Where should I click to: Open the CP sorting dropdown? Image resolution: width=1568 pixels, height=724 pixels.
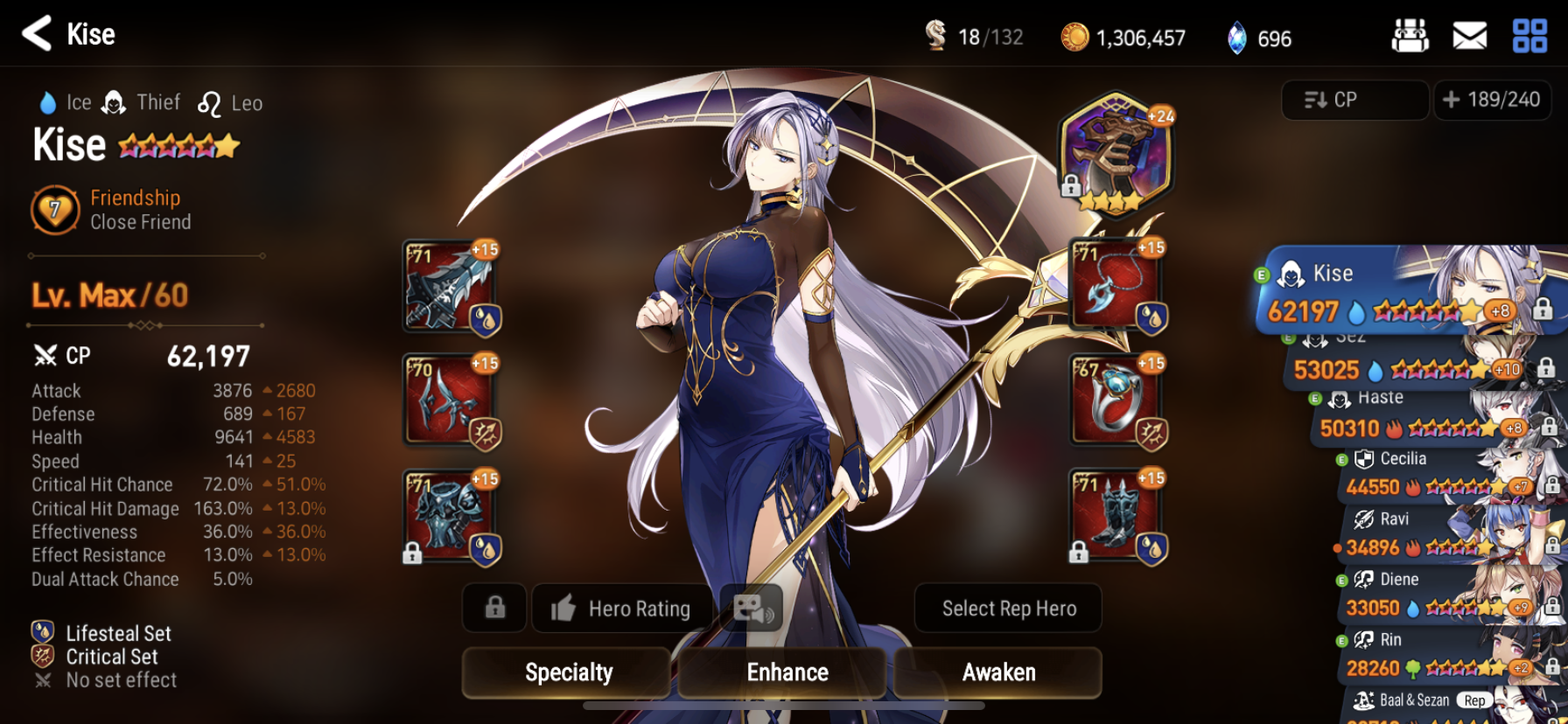point(1354,100)
